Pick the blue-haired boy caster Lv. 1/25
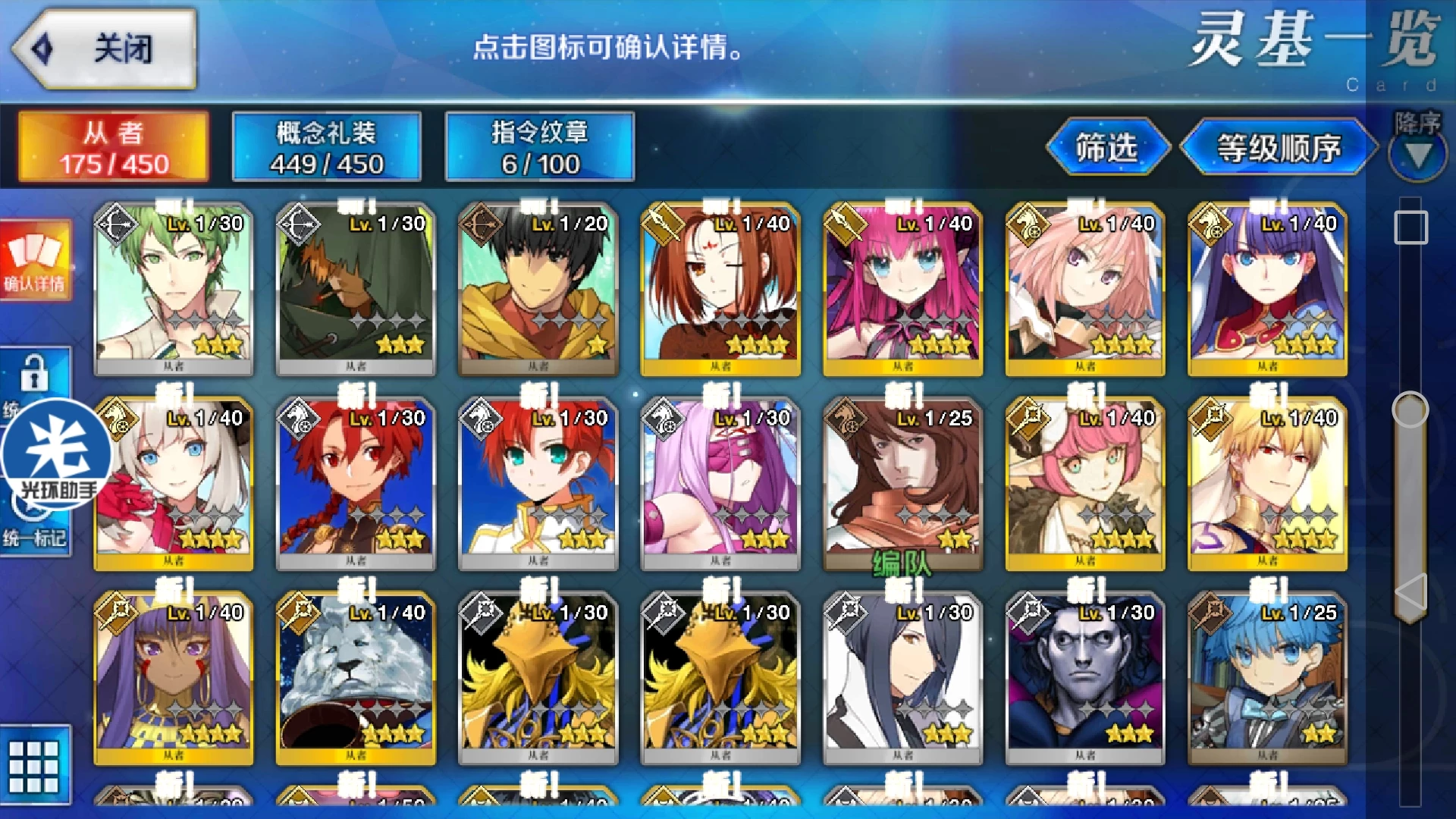1456x819 pixels. tap(1267, 678)
